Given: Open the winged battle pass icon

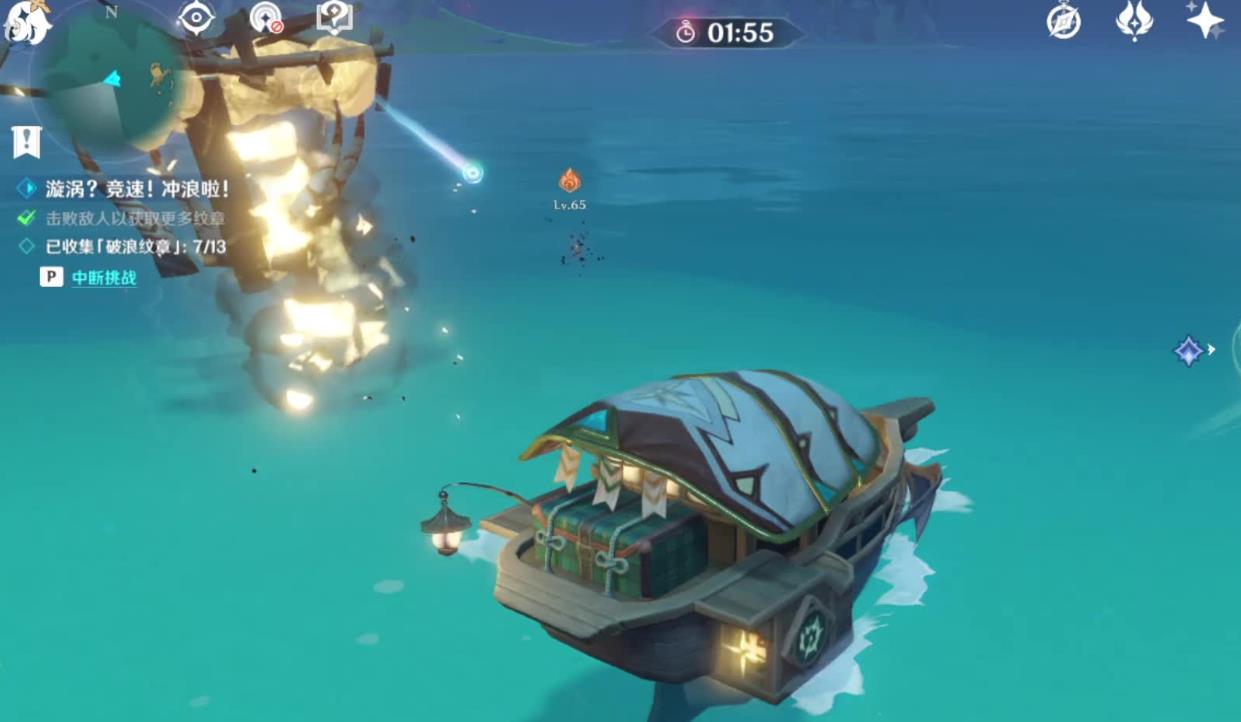Looking at the screenshot, I should click(1134, 21).
